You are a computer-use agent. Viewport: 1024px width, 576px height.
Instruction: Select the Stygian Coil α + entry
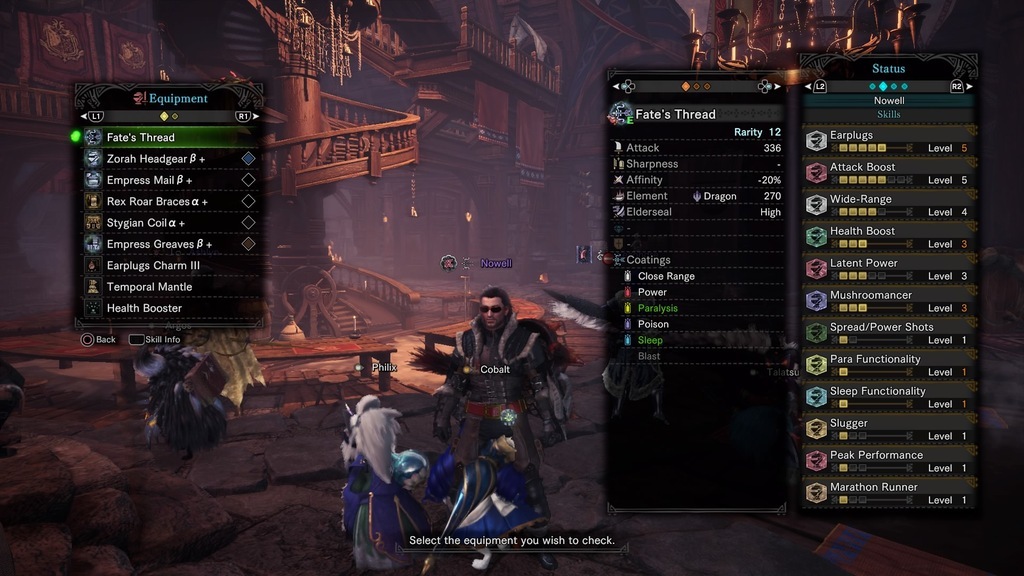tap(165, 223)
